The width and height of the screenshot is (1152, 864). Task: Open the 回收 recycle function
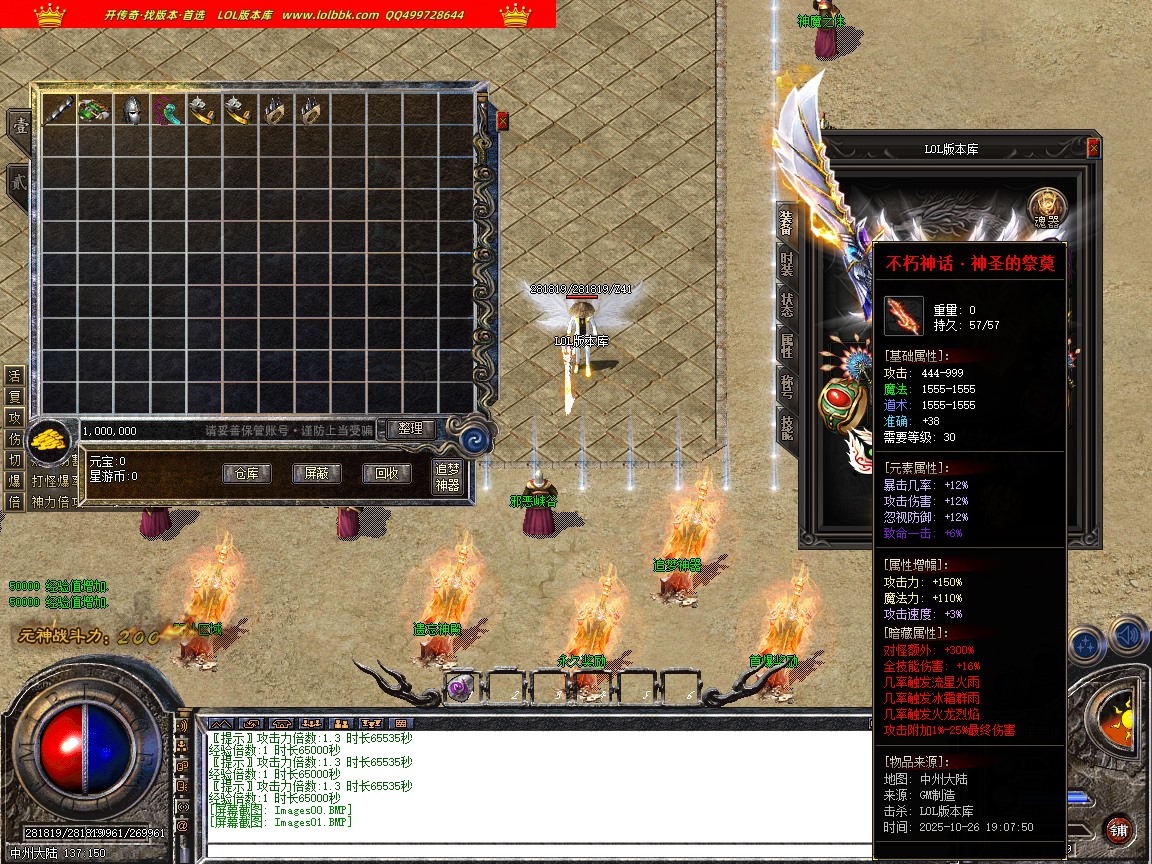point(386,474)
